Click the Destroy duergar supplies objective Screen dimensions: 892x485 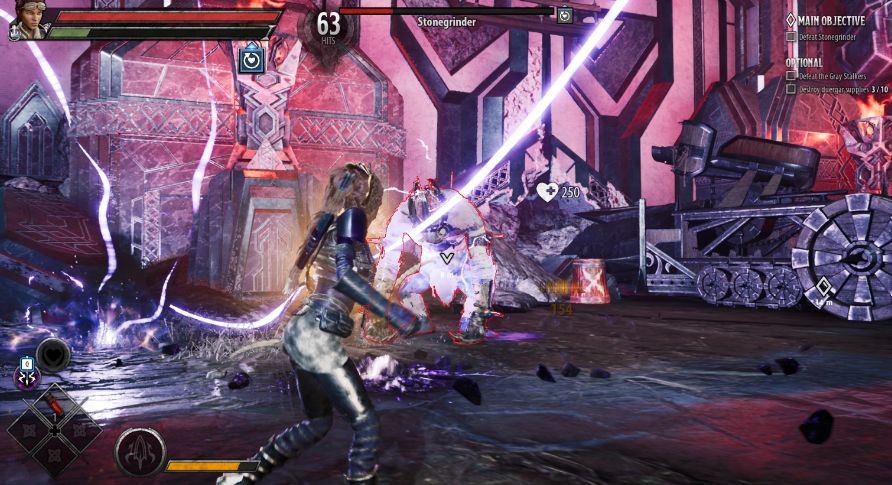pyautogui.click(x=838, y=89)
